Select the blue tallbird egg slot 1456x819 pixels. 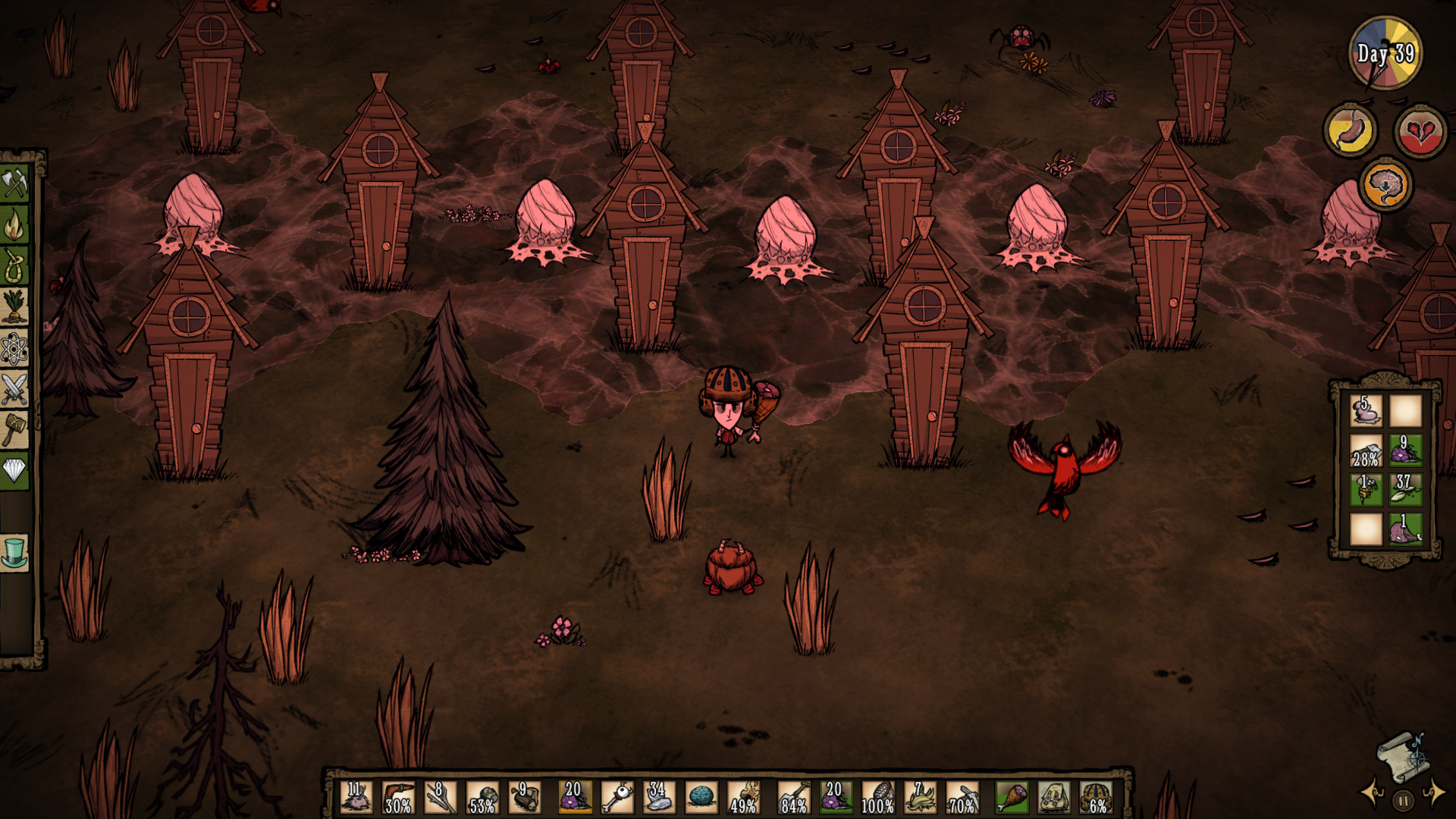tap(701, 798)
